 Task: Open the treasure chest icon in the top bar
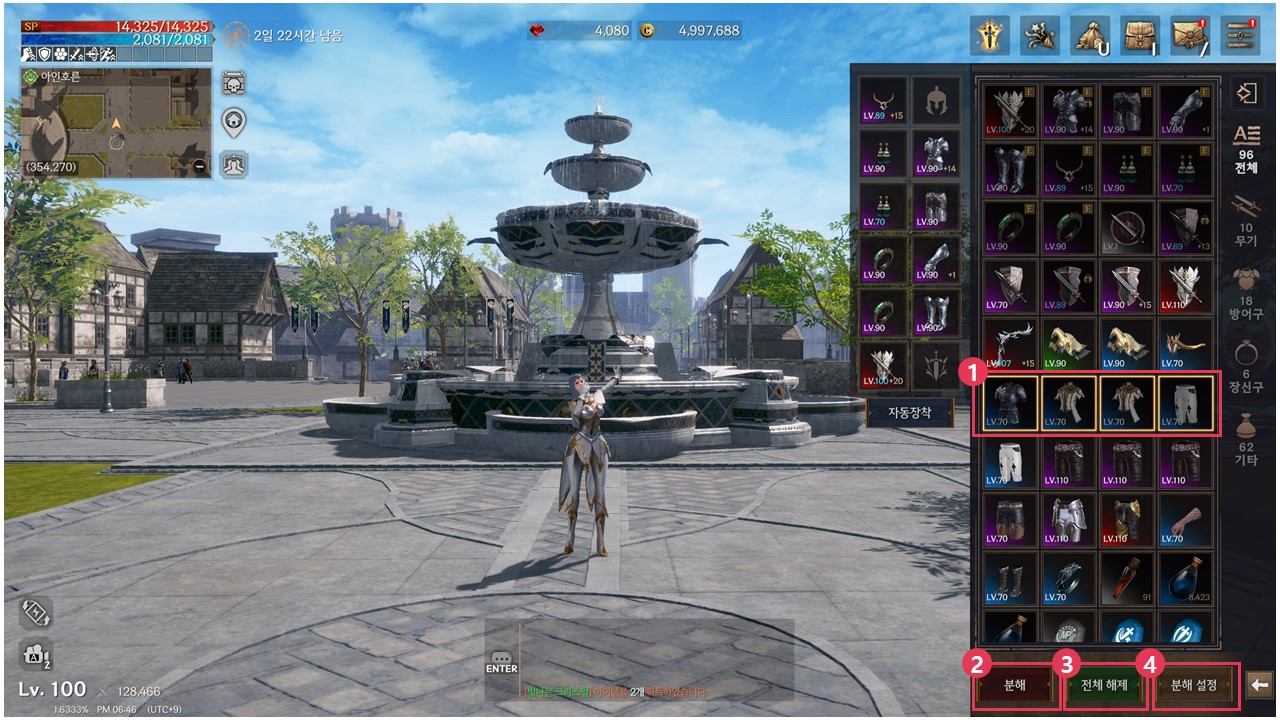[1140, 35]
